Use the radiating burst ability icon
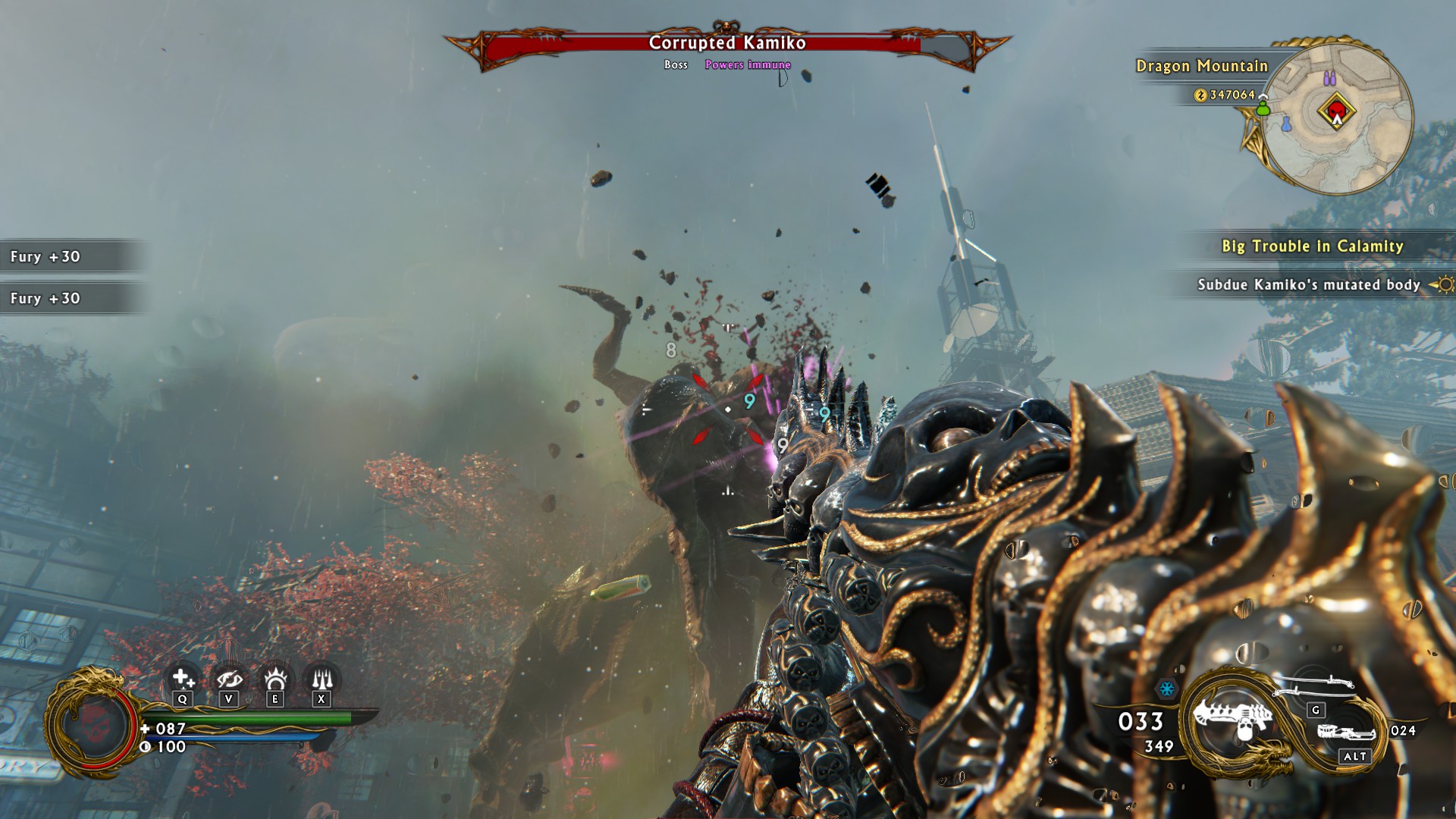The height and width of the screenshot is (819, 1456). point(275,679)
